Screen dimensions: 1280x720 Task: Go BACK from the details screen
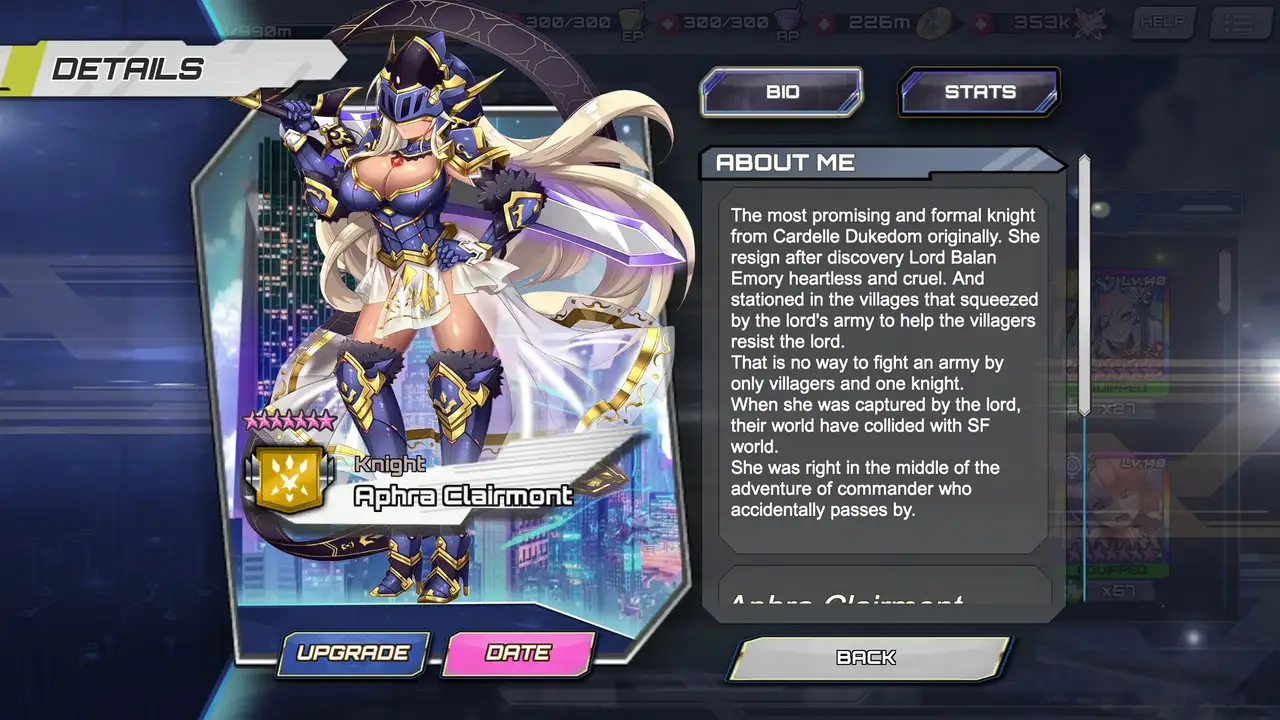pyautogui.click(x=867, y=658)
